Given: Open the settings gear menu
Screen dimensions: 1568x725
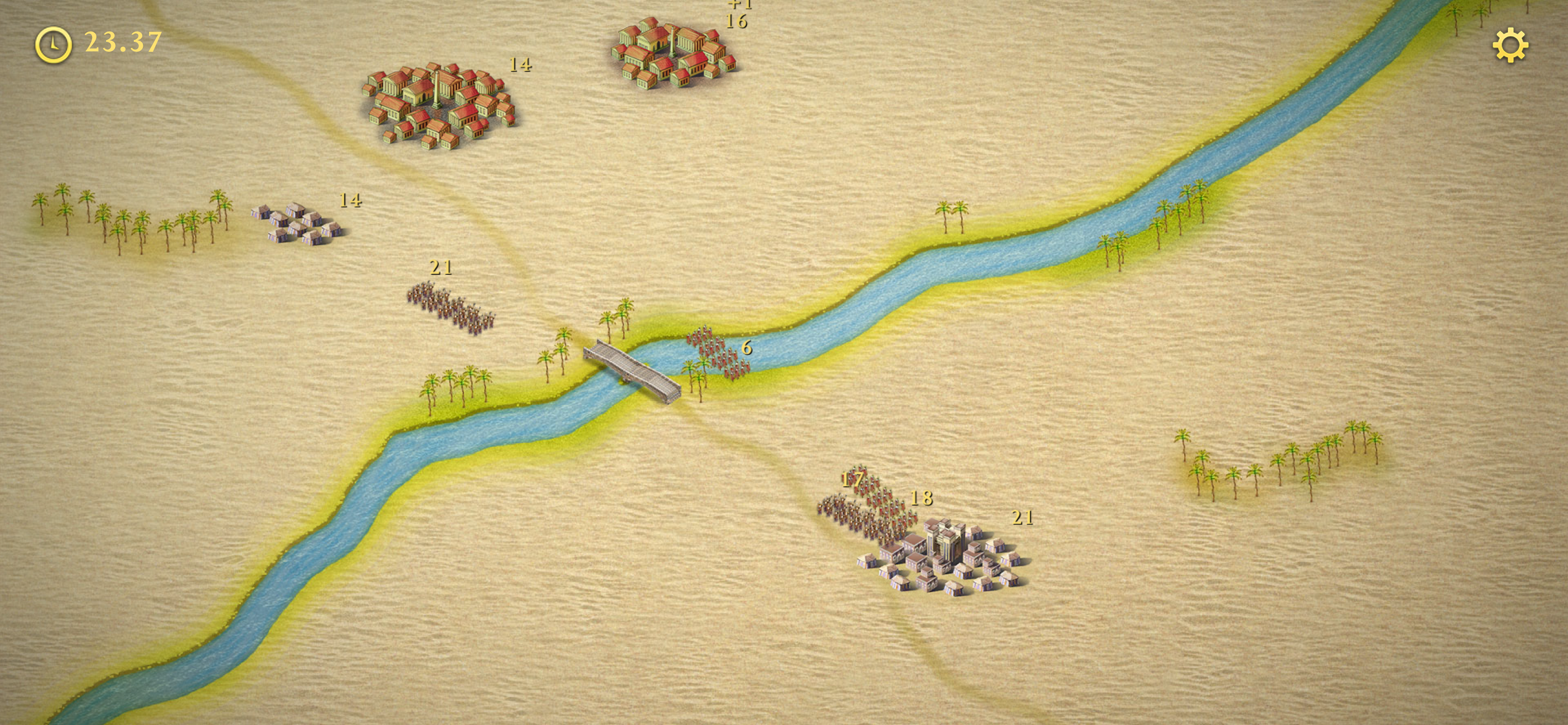Looking at the screenshot, I should coord(1510,46).
